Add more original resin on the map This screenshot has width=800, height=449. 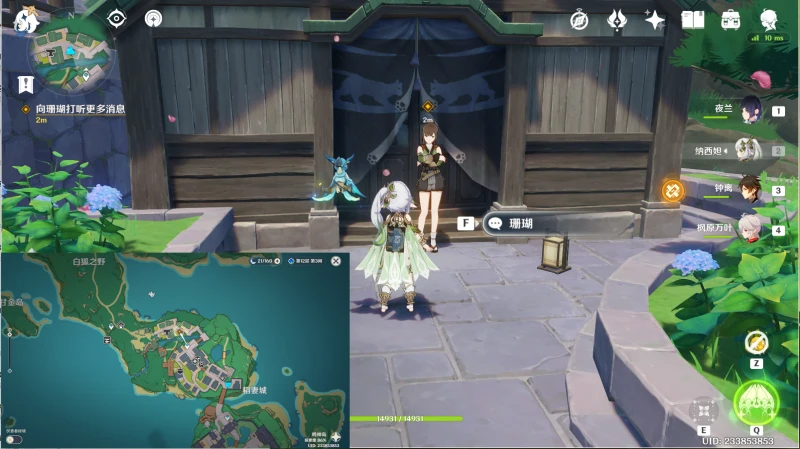click(x=275, y=261)
